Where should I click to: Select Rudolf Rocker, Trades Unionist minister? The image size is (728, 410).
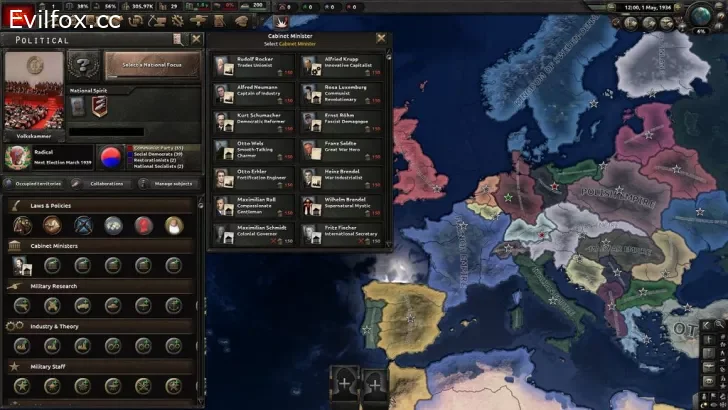tap(252, 66)
